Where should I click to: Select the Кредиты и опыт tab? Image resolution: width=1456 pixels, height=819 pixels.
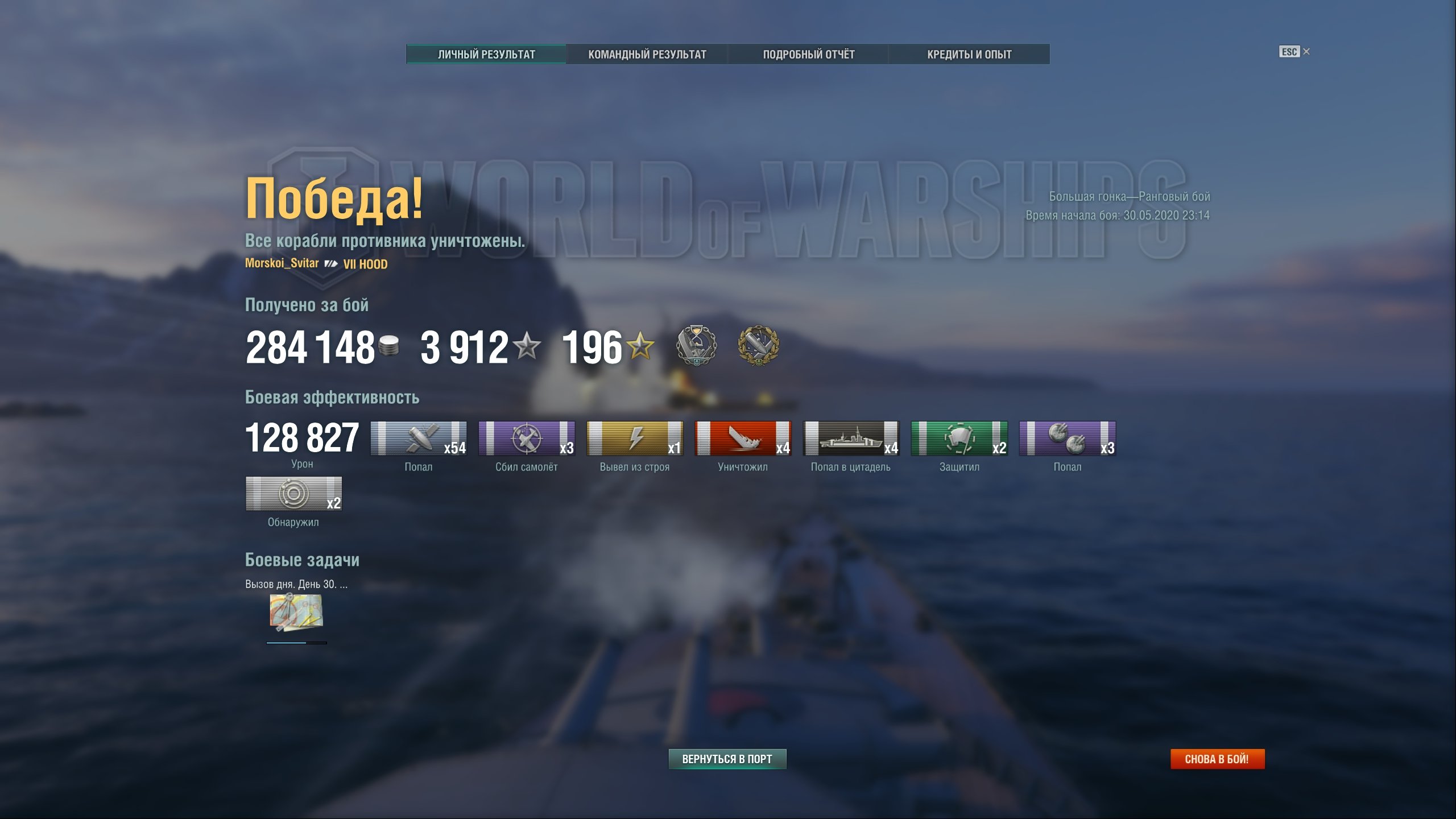969,54
